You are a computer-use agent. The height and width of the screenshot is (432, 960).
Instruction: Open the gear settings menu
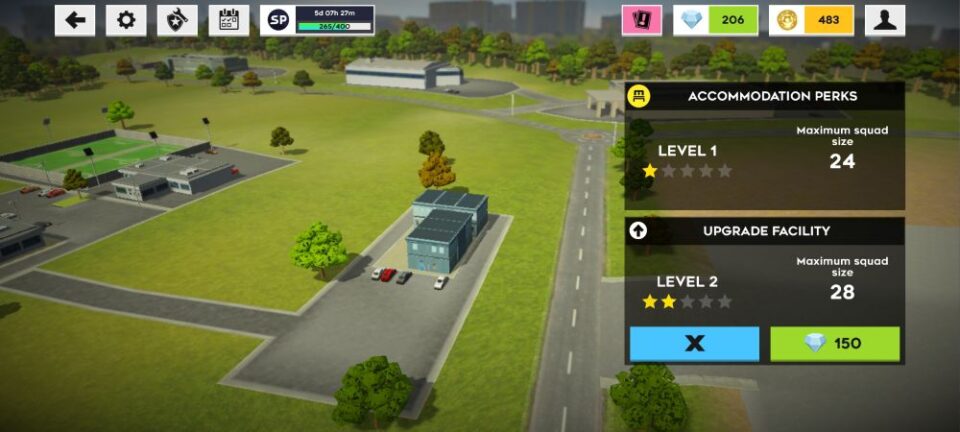point(126,20)
